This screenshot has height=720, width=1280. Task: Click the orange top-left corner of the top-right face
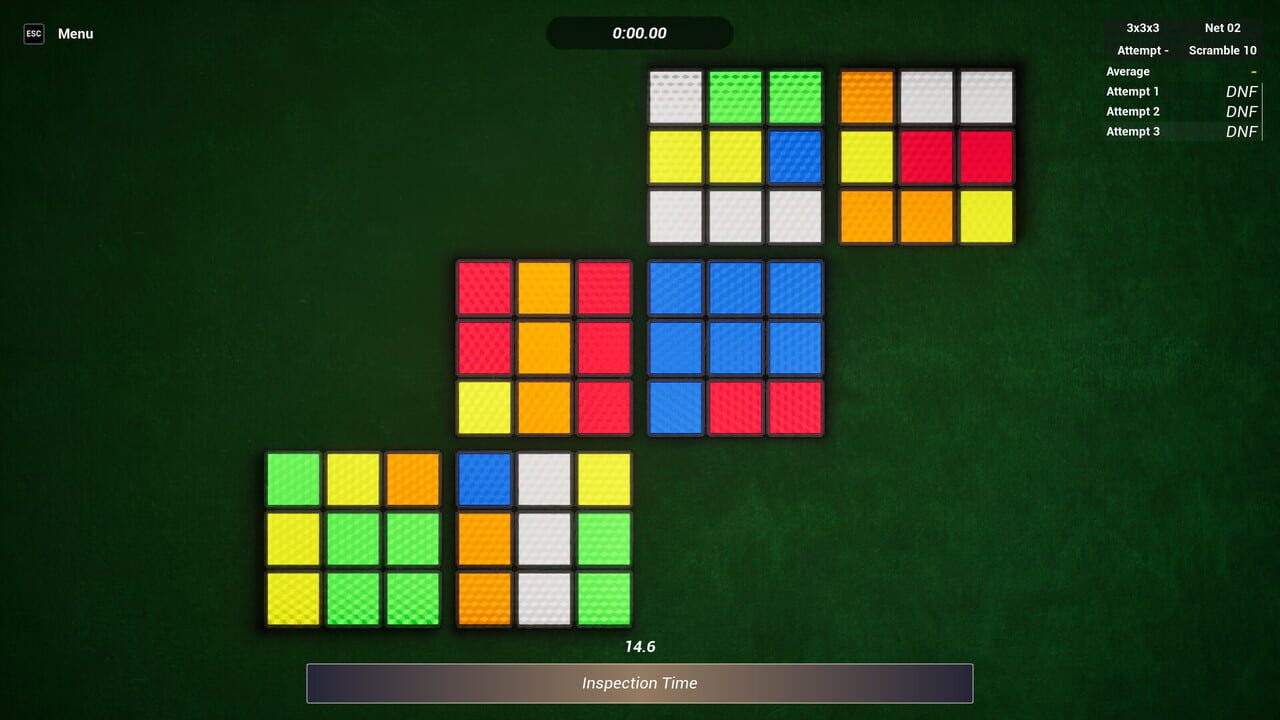(865, 96)
